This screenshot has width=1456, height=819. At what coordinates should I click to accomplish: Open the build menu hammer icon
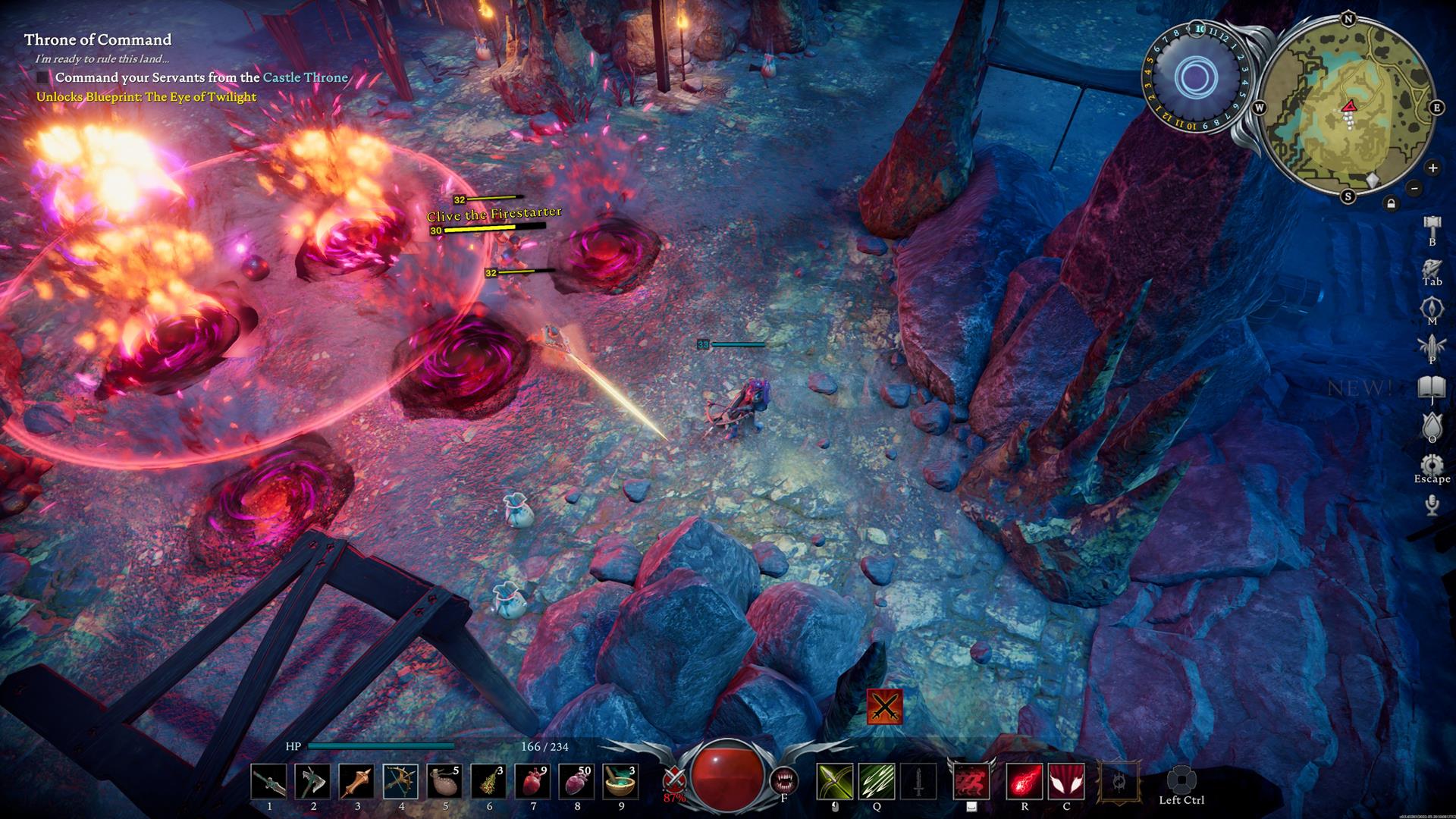[1432, 226]
